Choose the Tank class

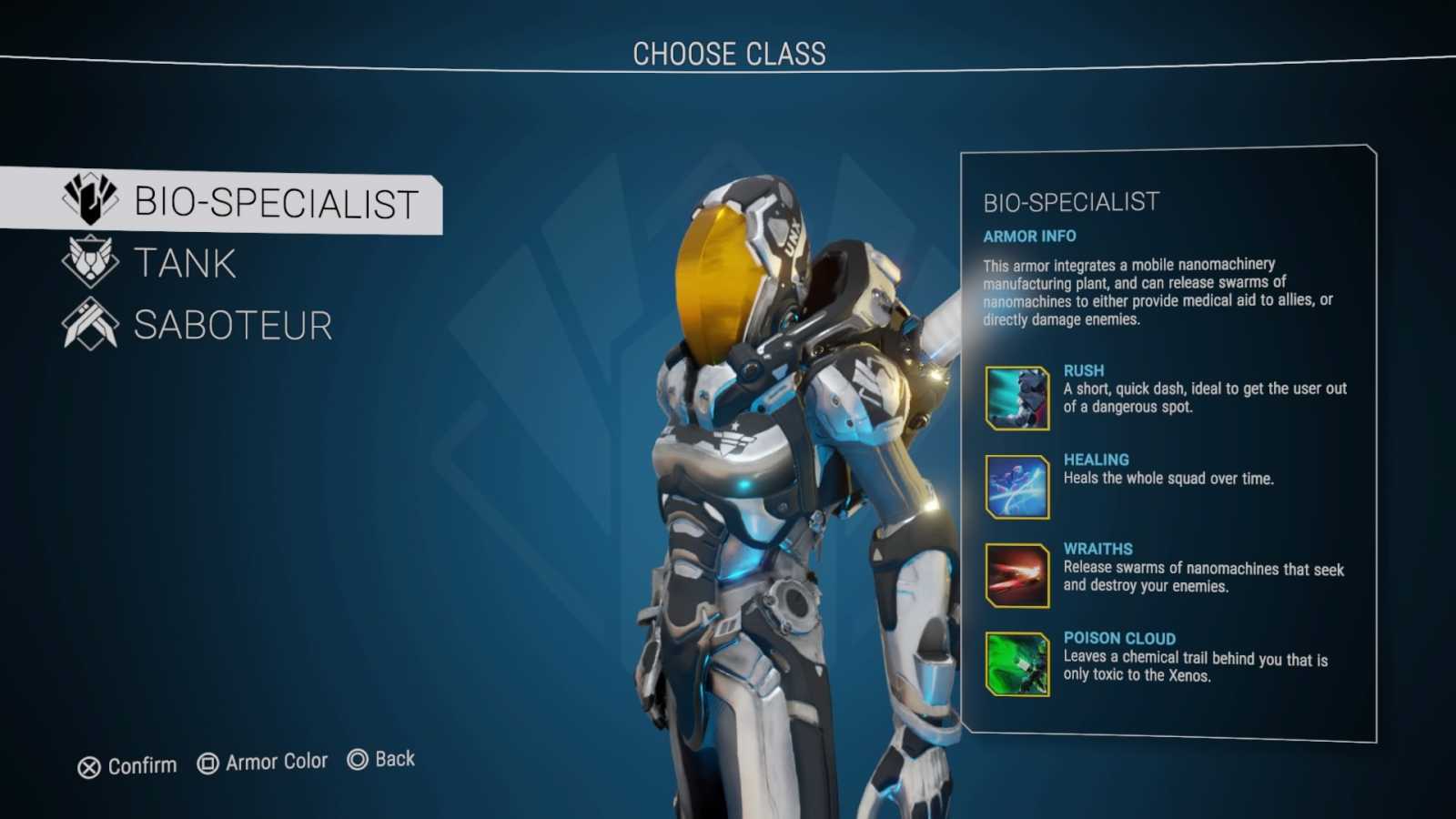(x=184, y=264)
